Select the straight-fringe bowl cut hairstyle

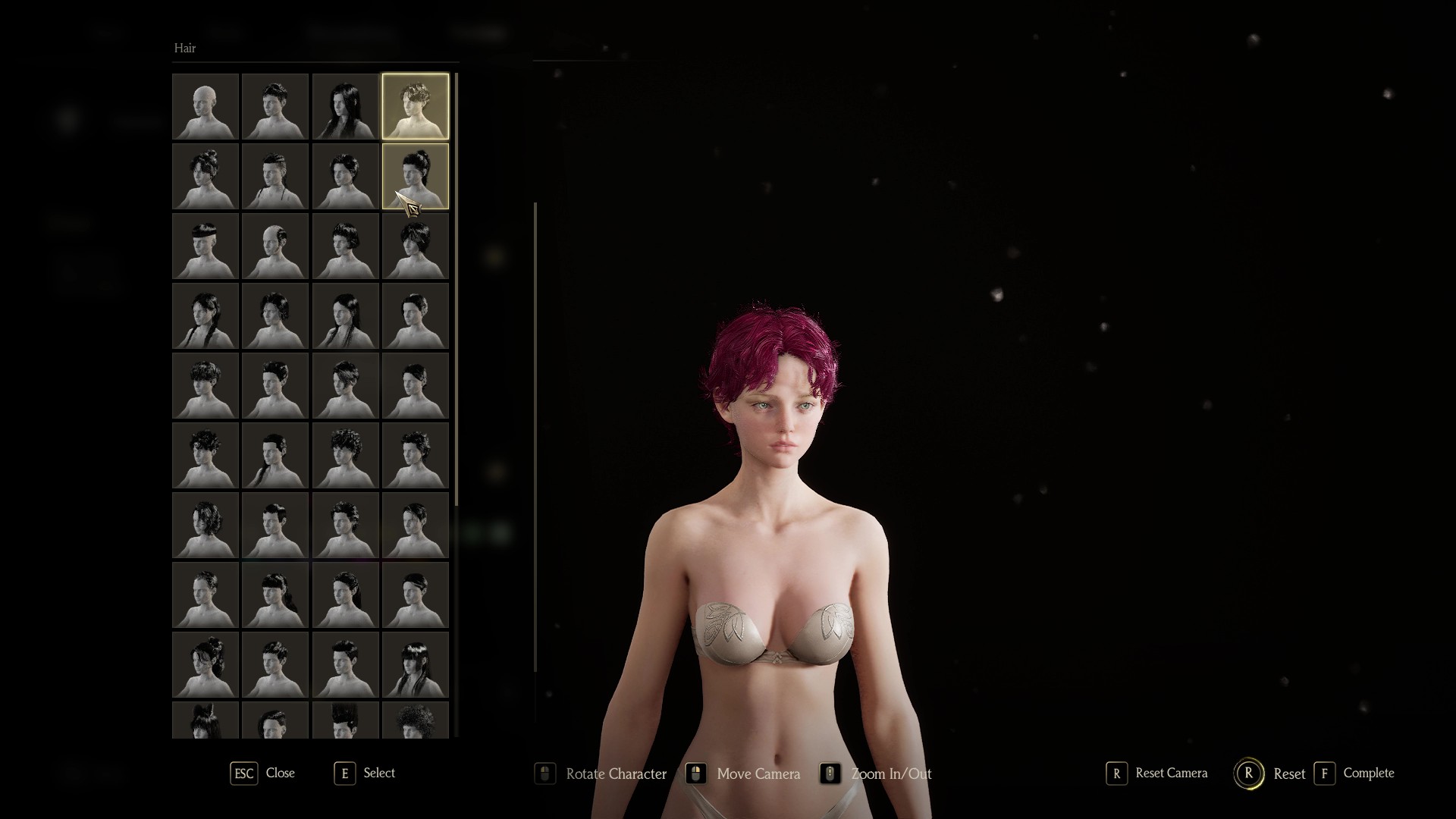click(x=206, y=246)
